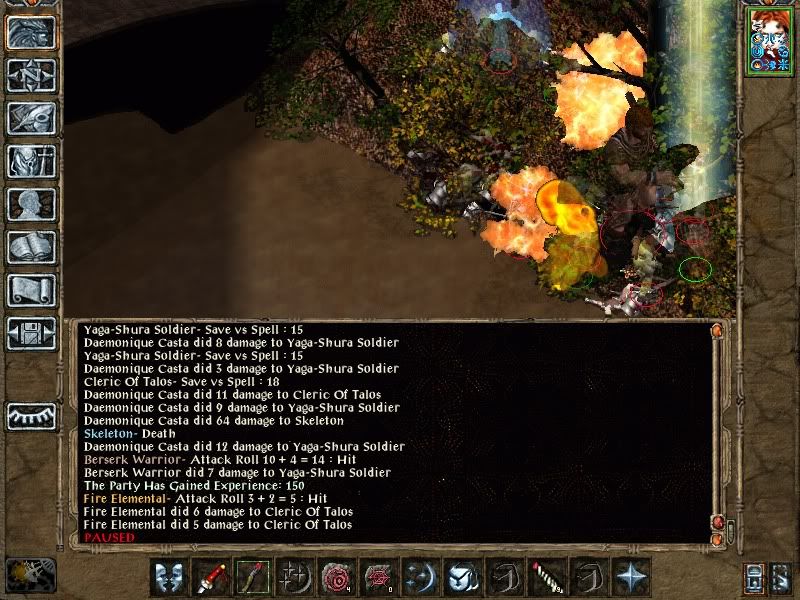Open the options menu with the floppy disk button
Image resolution: width=800 pixels, height=600 pixels.
point(31,333)
